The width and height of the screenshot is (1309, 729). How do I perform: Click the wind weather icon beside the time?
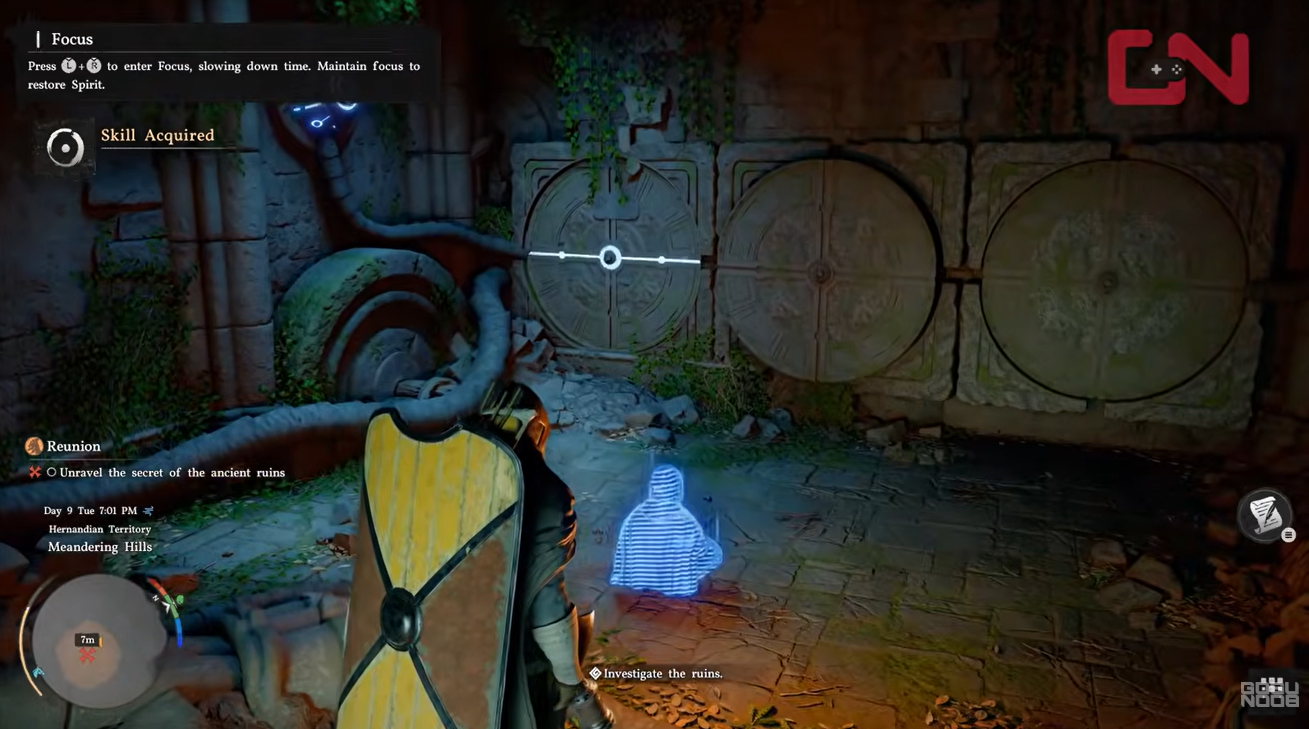(x=148, y=511)
